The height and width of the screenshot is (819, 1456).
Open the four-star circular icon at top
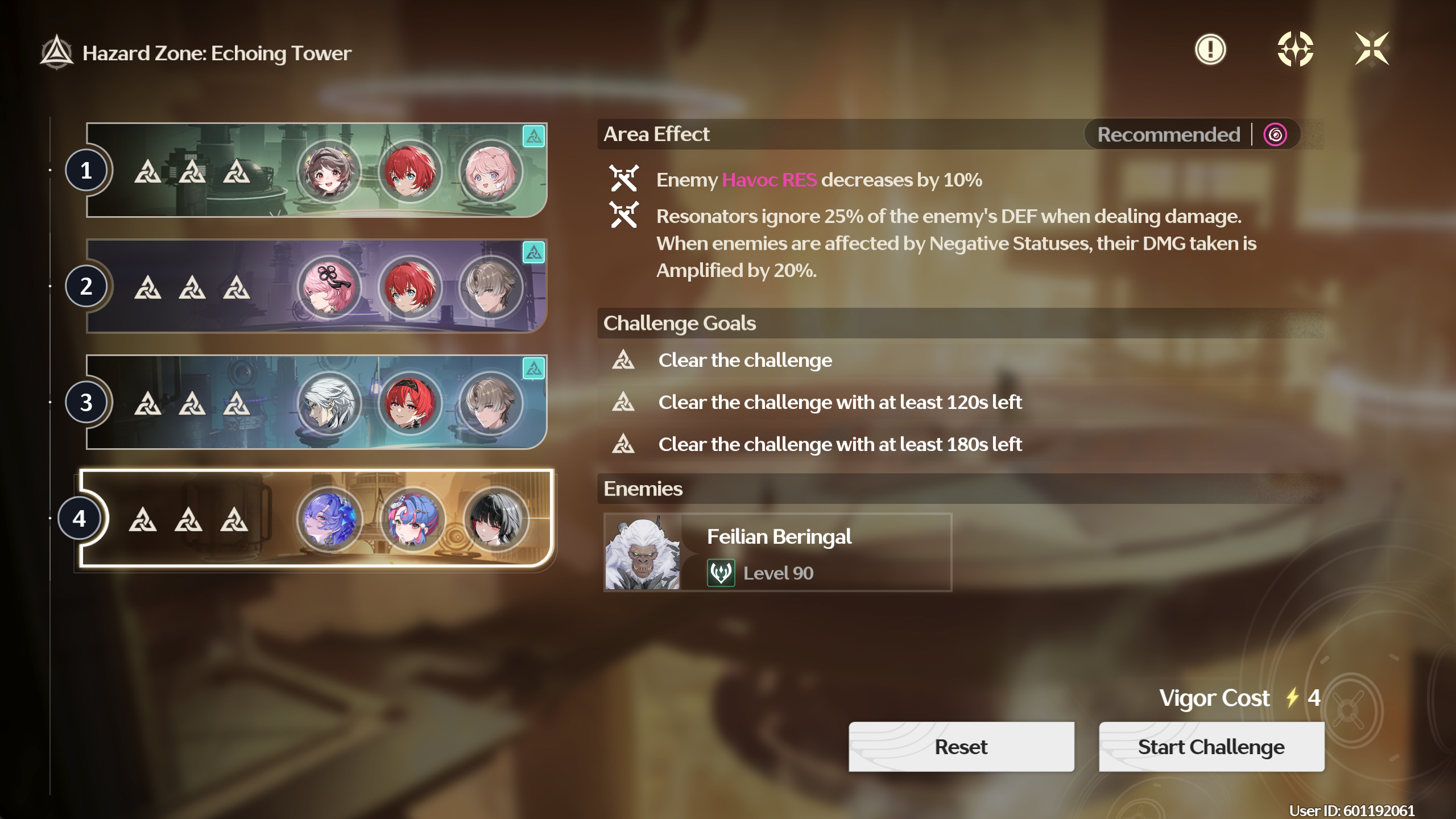[x=1294, y=49]
